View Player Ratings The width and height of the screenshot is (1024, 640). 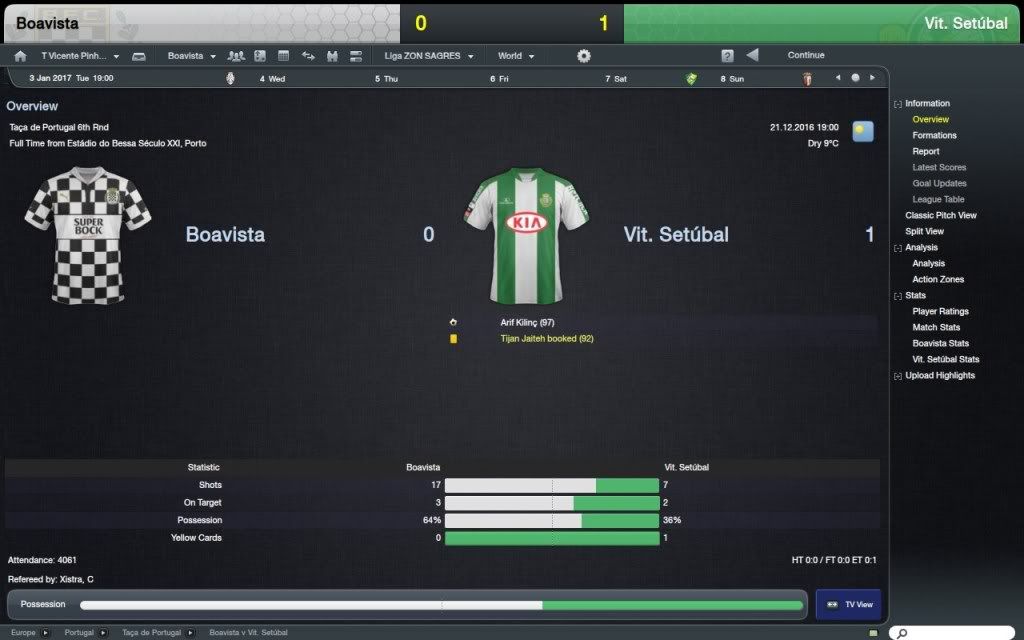[x=940, y=312]
